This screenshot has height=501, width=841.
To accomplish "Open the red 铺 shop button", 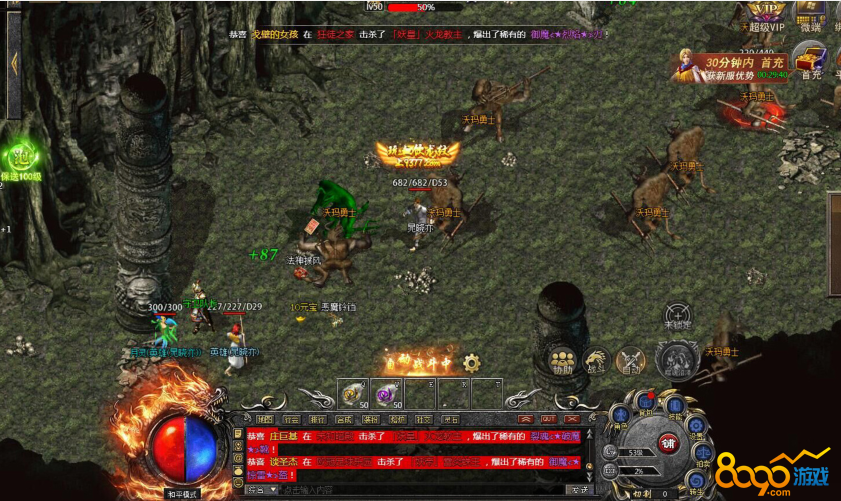I will tap(668, 443).
